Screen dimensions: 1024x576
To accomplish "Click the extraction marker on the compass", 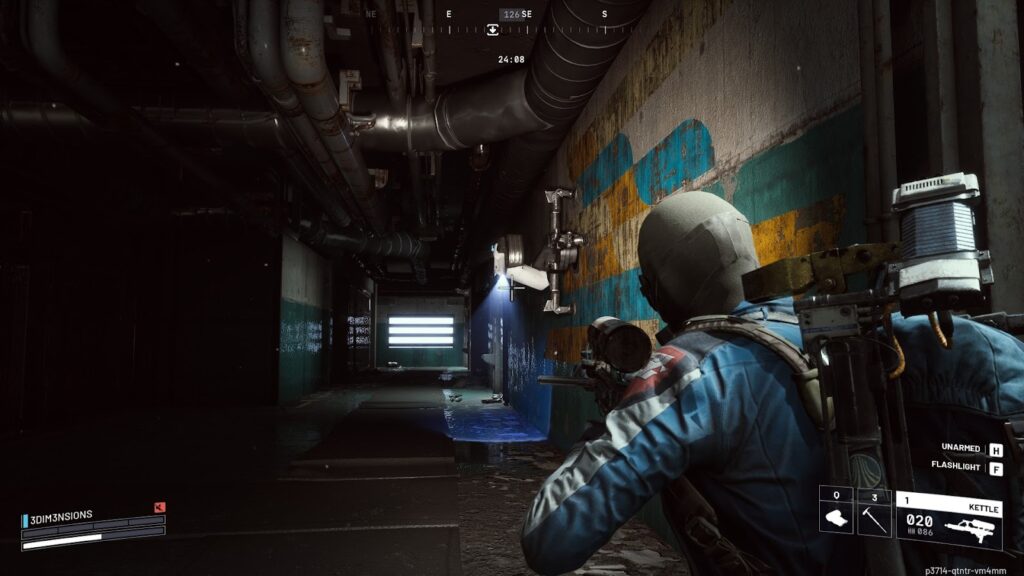I will (x=493, y=30).
